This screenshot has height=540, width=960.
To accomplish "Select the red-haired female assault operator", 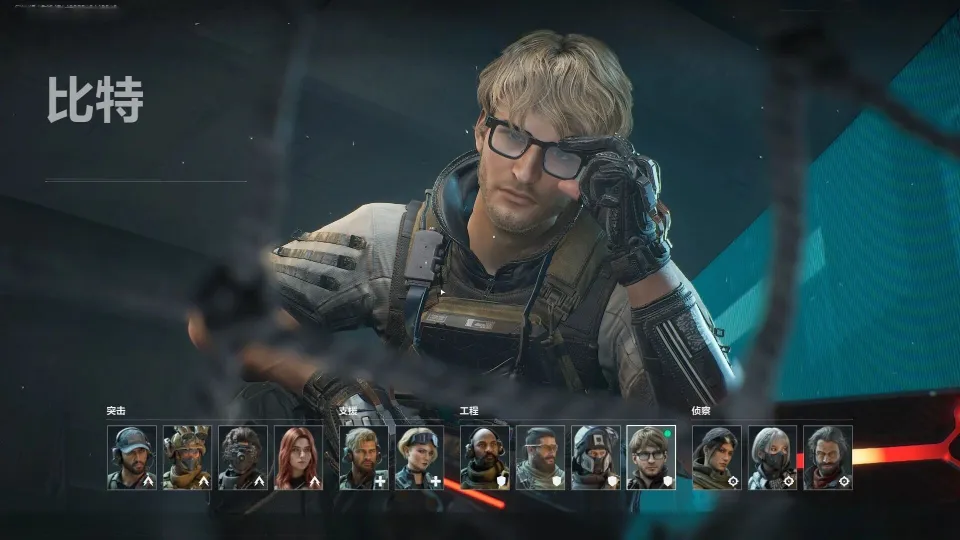I will (x=298, y=458).
